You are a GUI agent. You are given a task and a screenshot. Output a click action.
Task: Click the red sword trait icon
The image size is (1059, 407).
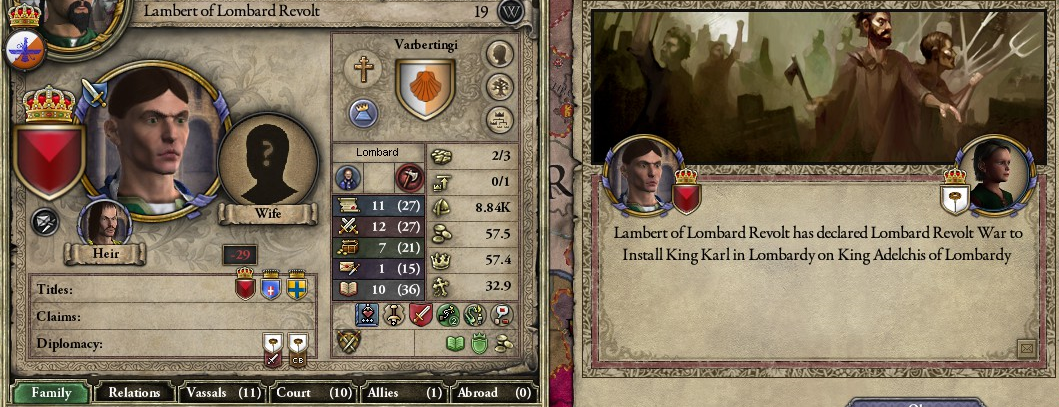[421, 316]
